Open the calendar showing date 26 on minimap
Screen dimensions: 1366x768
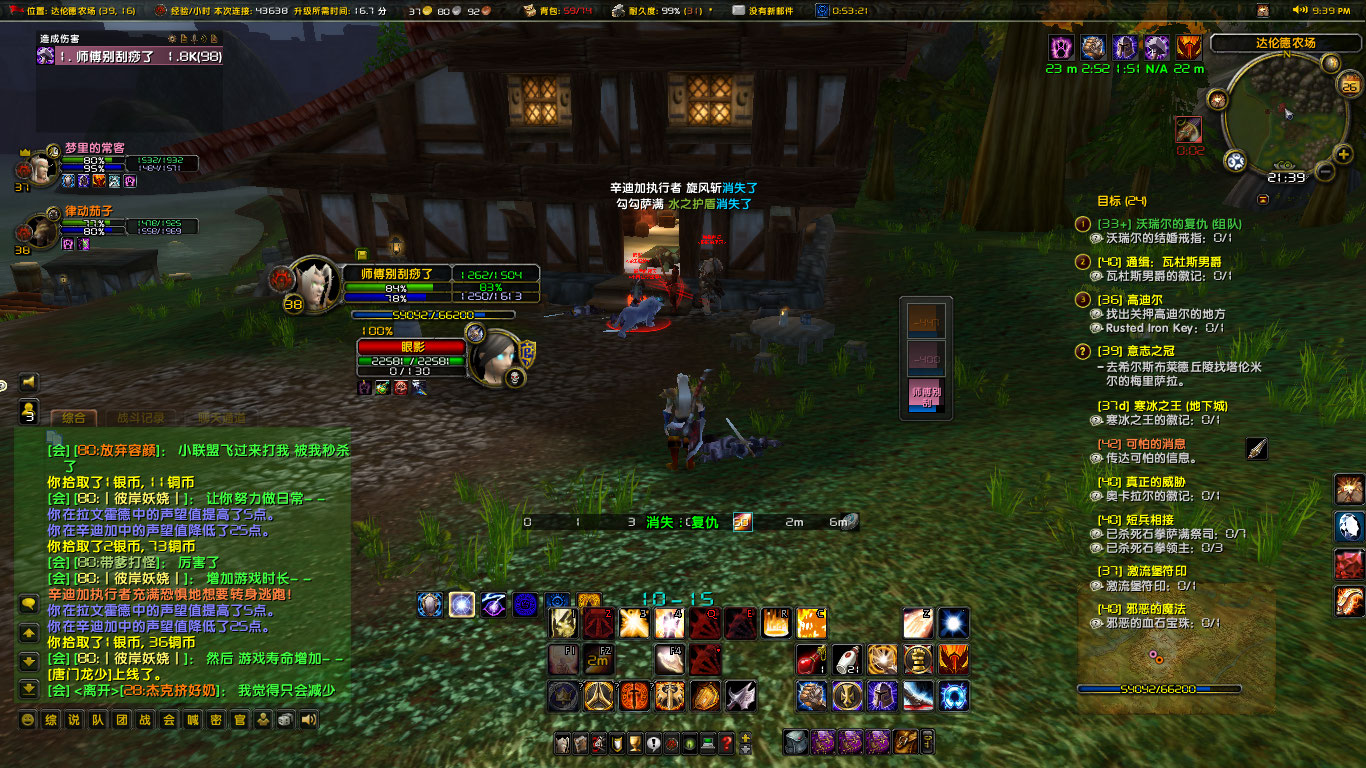point(1349,87)
